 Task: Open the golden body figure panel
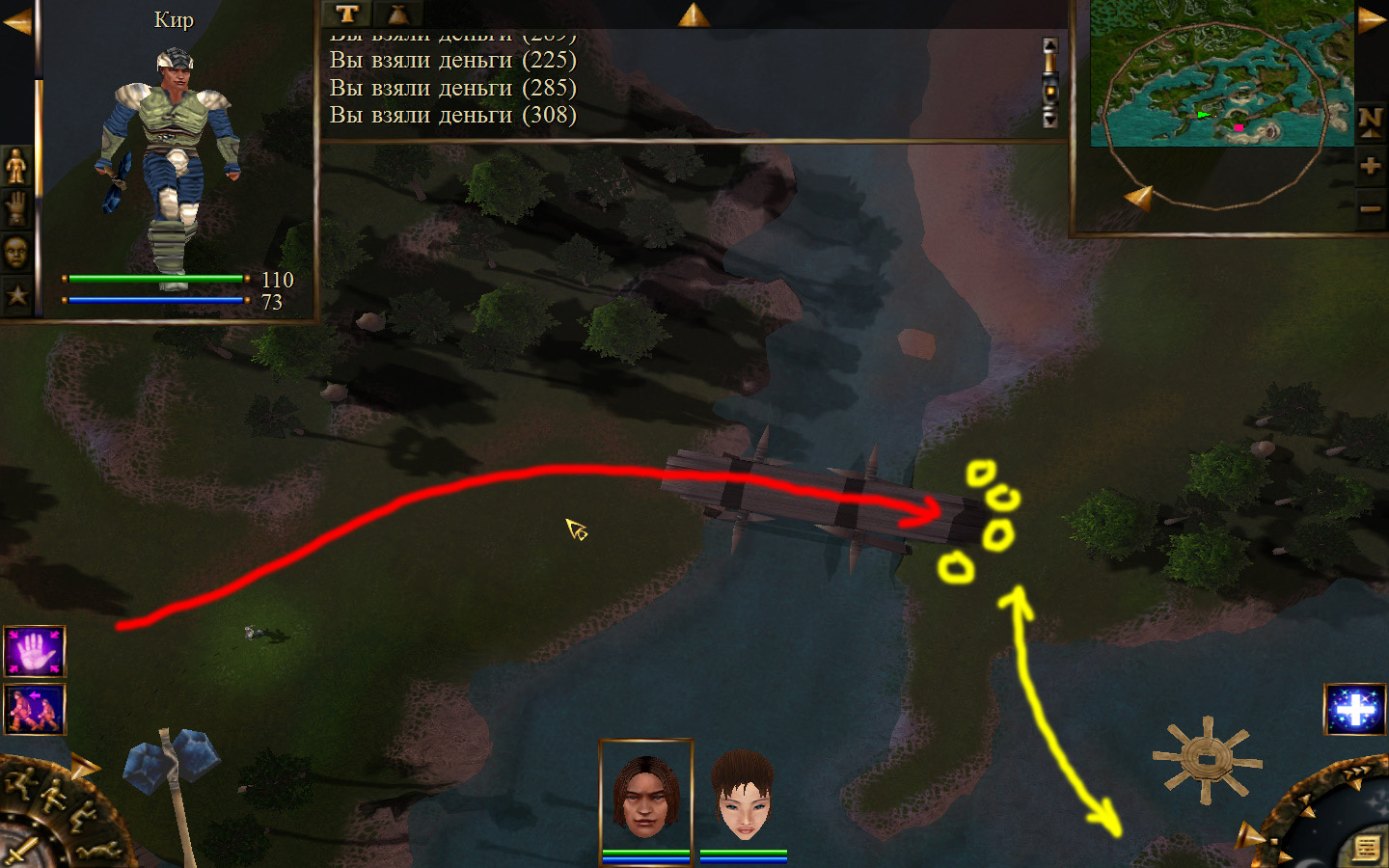[x=16, y=167]
